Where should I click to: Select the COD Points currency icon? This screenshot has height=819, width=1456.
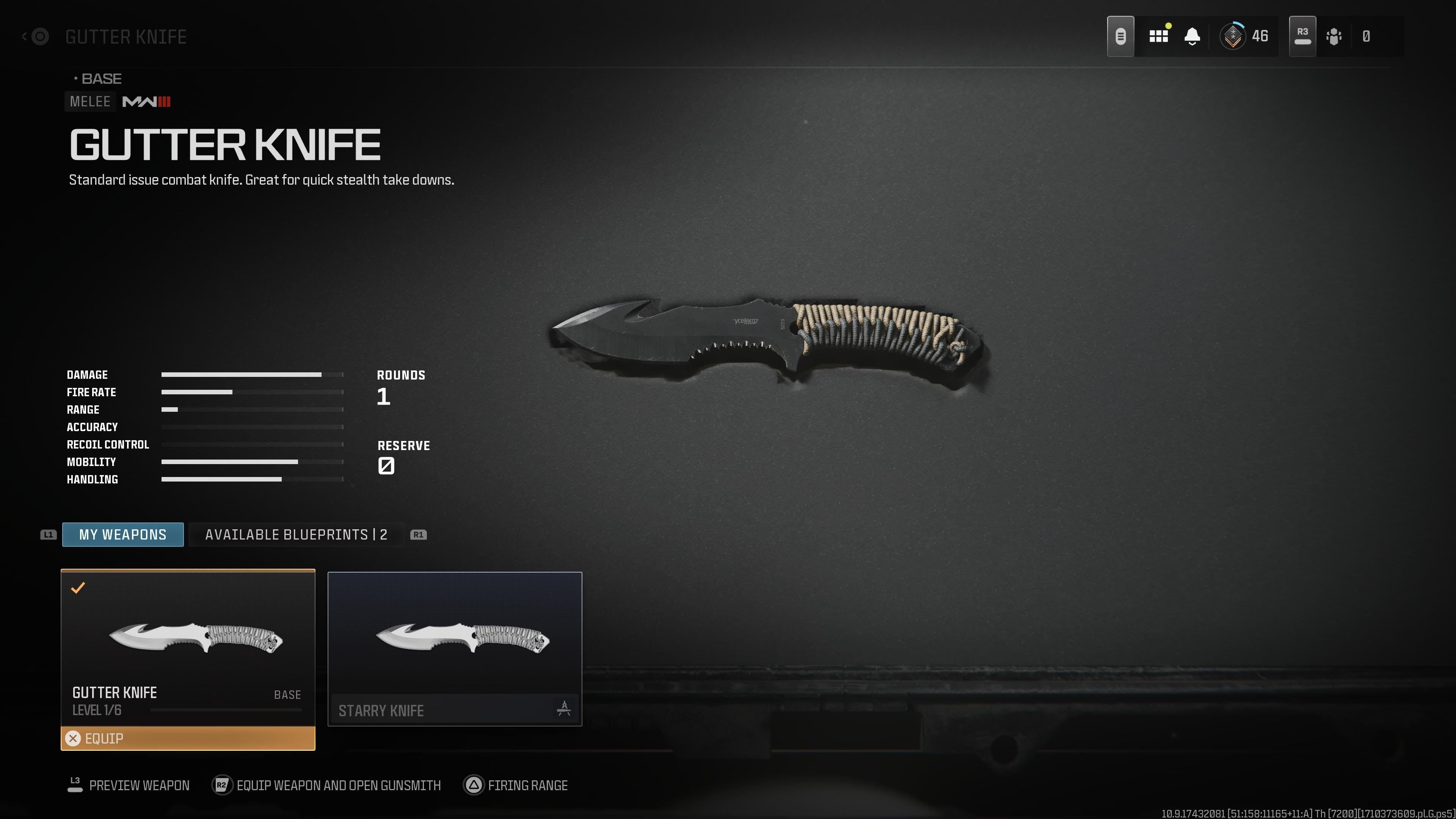(1366, 36)
